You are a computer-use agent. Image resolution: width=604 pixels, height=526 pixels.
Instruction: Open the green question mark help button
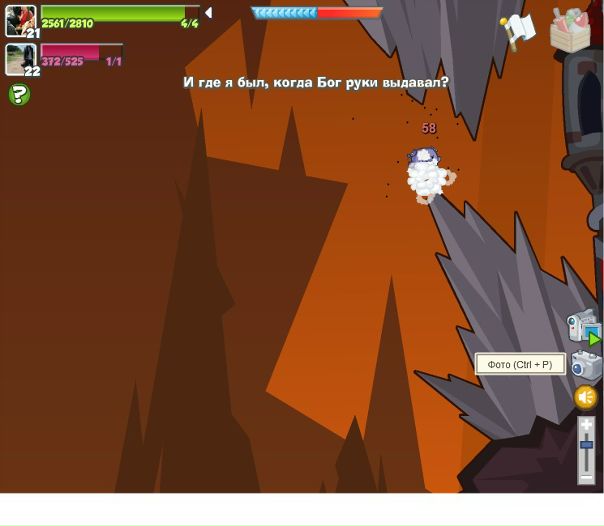pos(18,95)
